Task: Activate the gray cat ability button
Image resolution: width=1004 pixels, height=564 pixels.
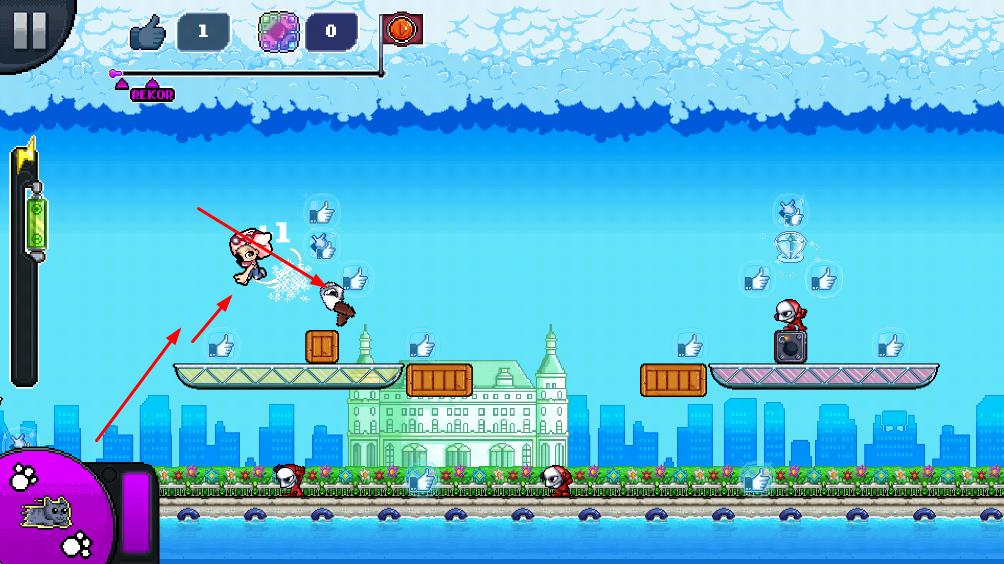Action: click(x=48, y=512)
